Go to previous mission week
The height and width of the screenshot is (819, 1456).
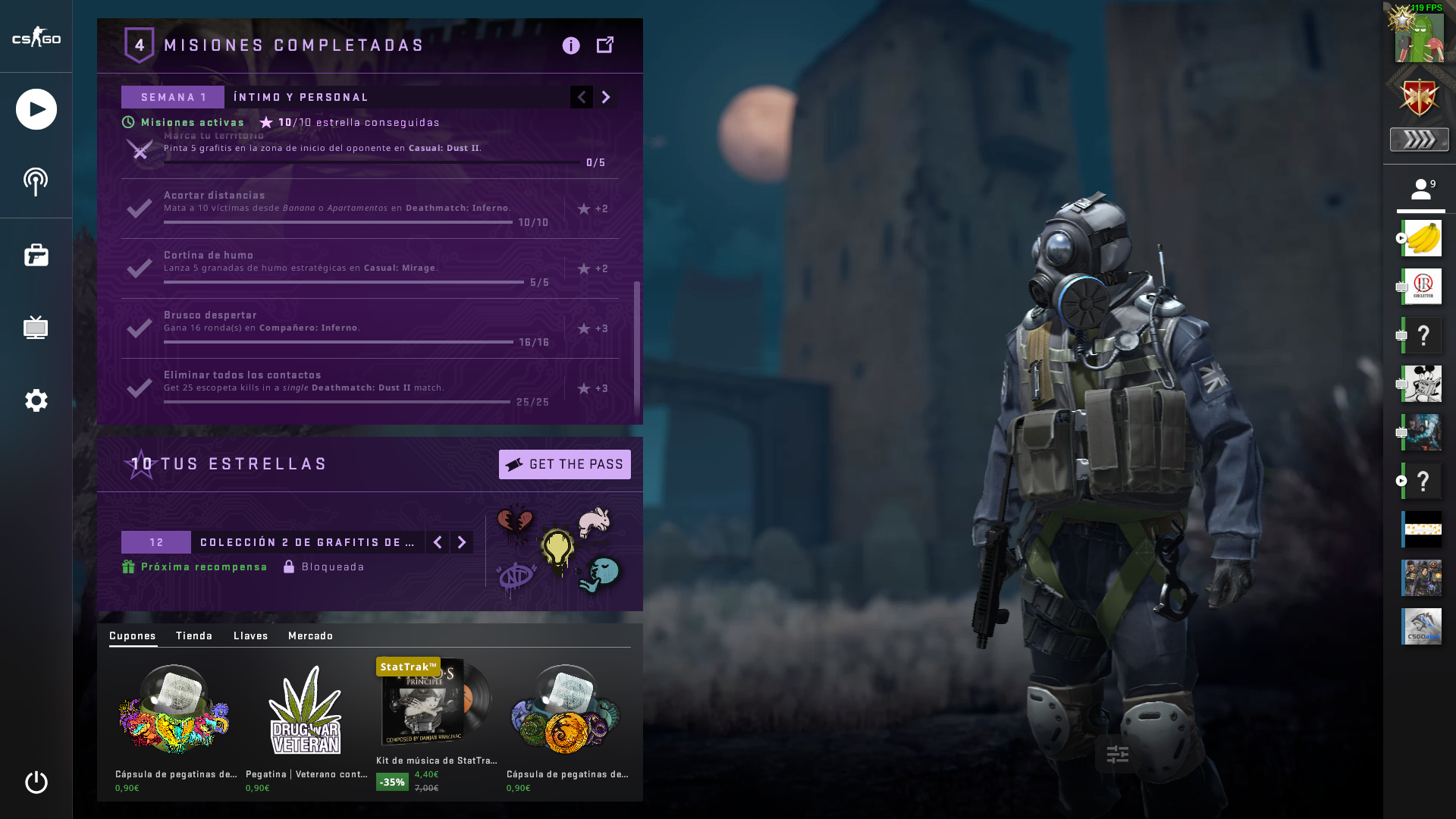click(582, 97)
